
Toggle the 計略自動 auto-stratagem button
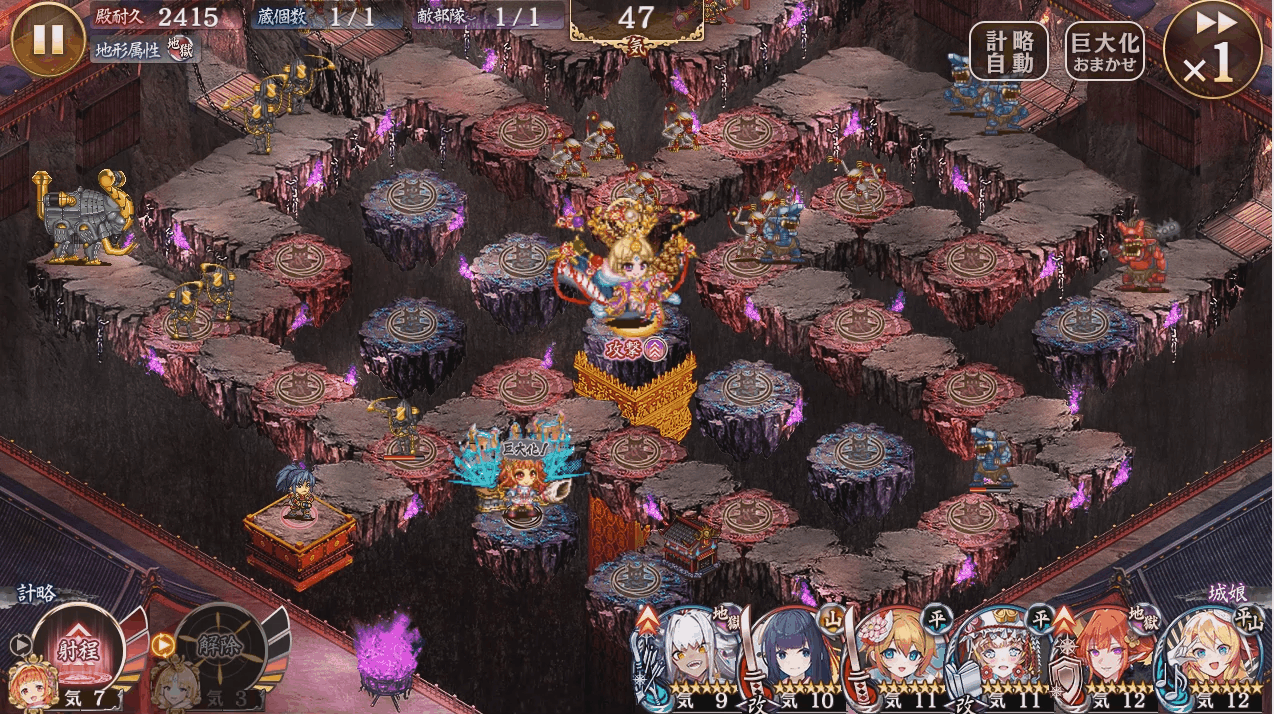point(1008,51)
